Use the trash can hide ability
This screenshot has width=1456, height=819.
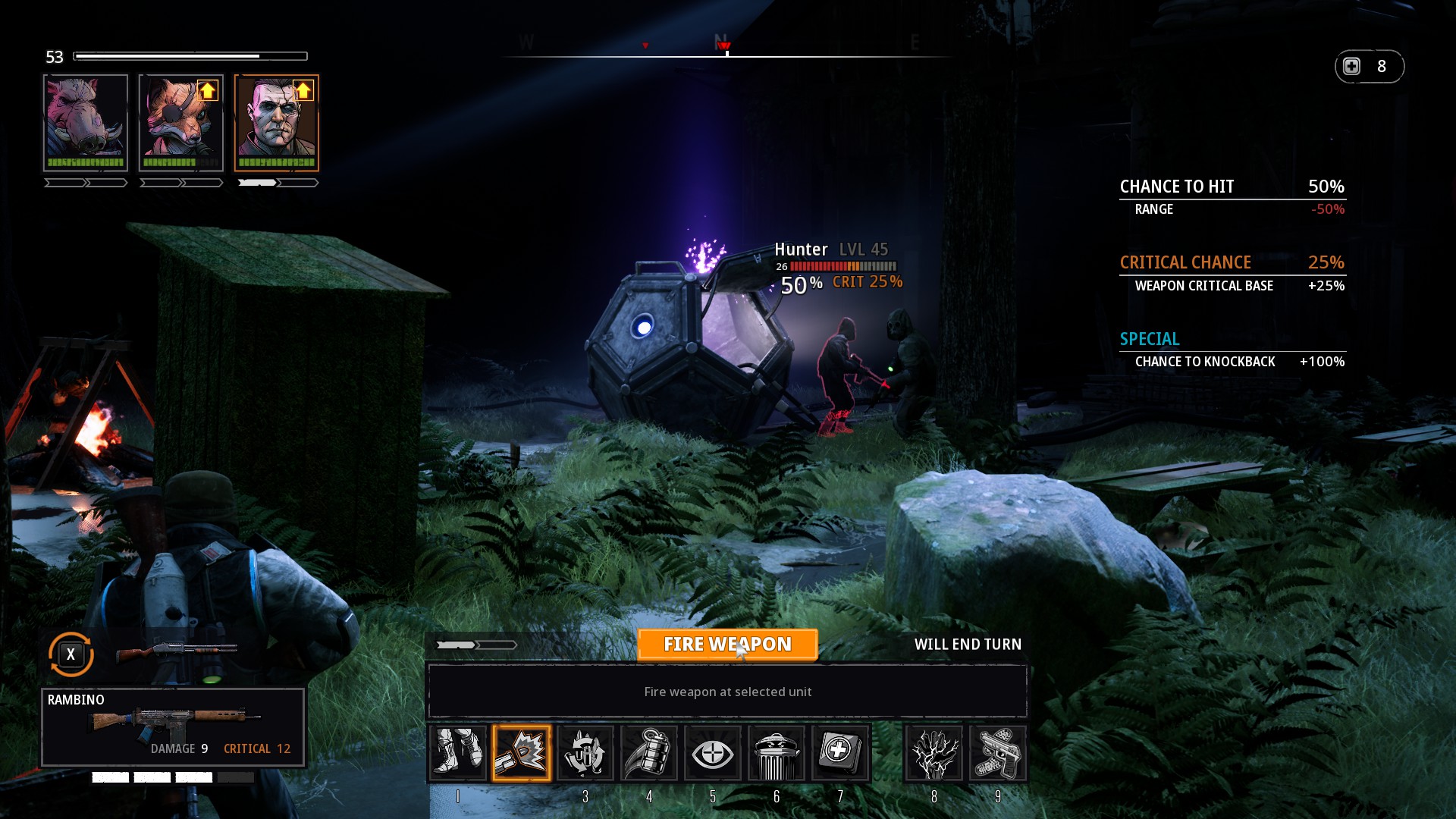(x=776, y=753)
